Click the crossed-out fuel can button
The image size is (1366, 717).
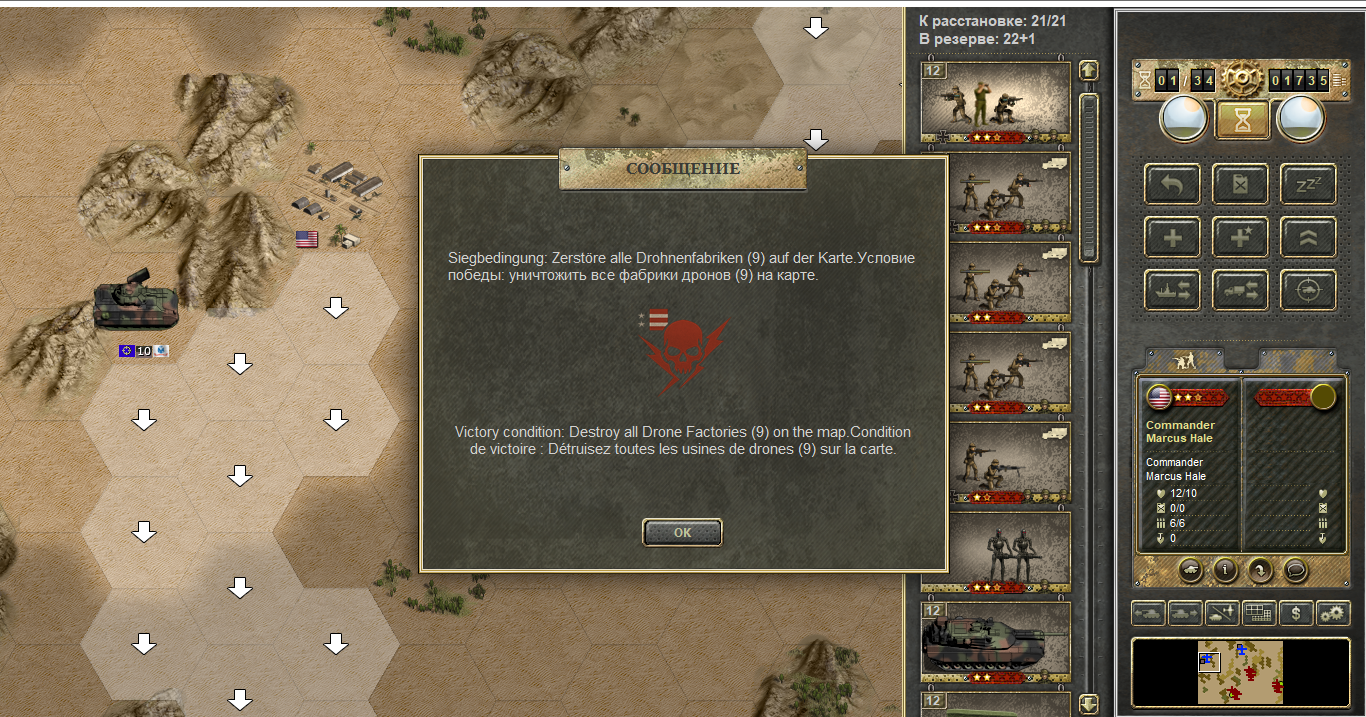1241,186
